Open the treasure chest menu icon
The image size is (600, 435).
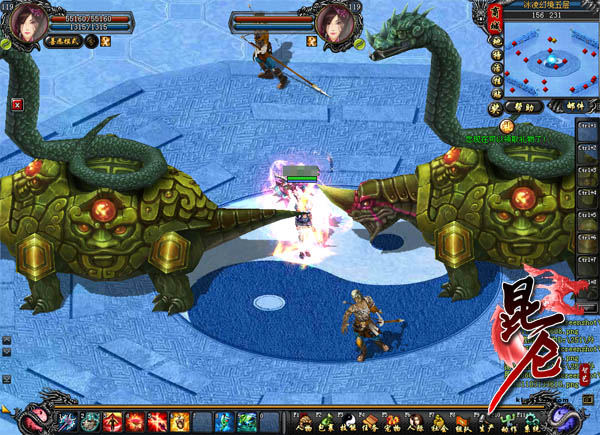(372, 420)
